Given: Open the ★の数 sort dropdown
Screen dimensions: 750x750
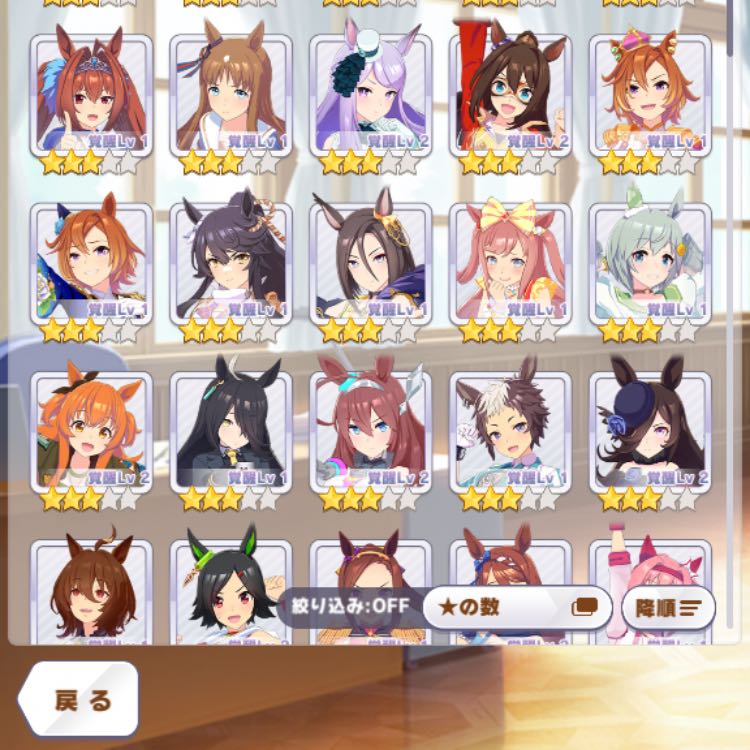Looking at the screenshot, I should [515, 607].
